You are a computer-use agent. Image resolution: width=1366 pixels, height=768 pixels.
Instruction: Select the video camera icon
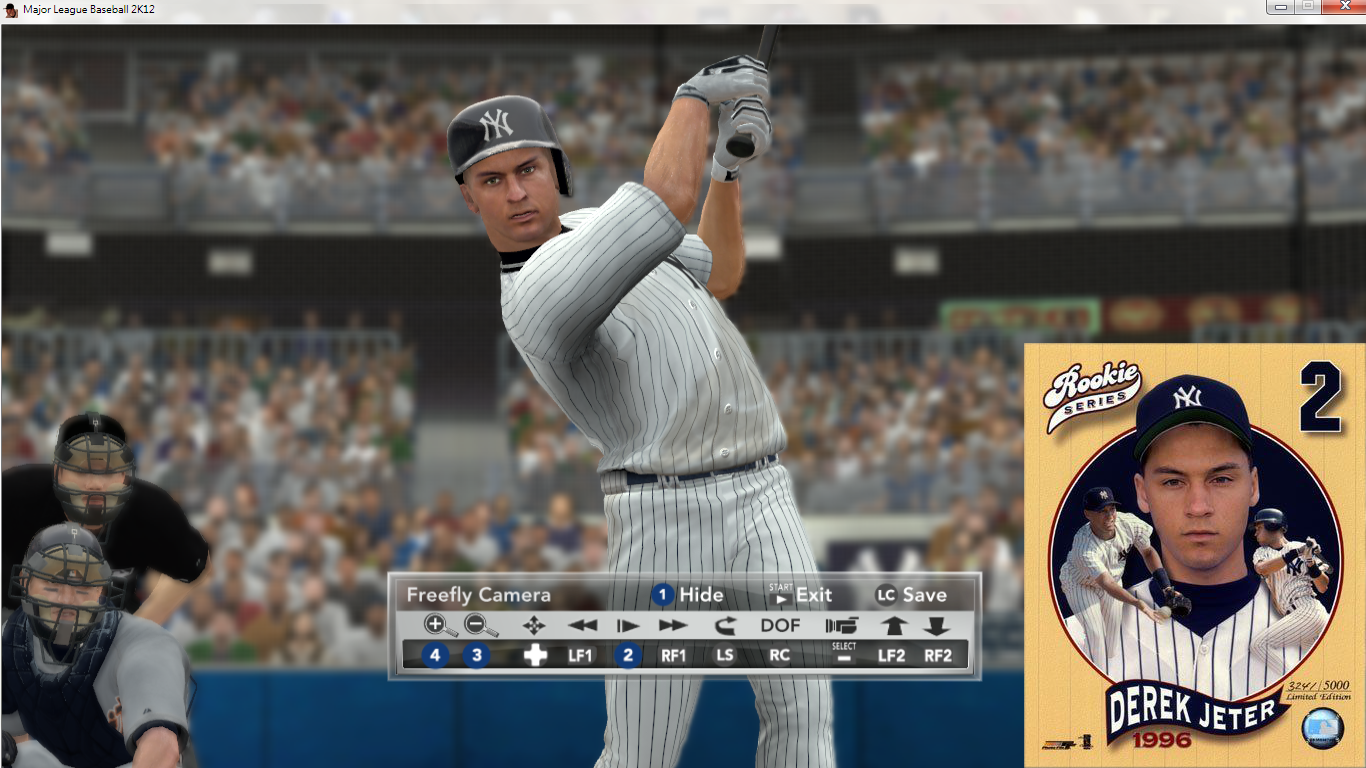click(842, 626)
